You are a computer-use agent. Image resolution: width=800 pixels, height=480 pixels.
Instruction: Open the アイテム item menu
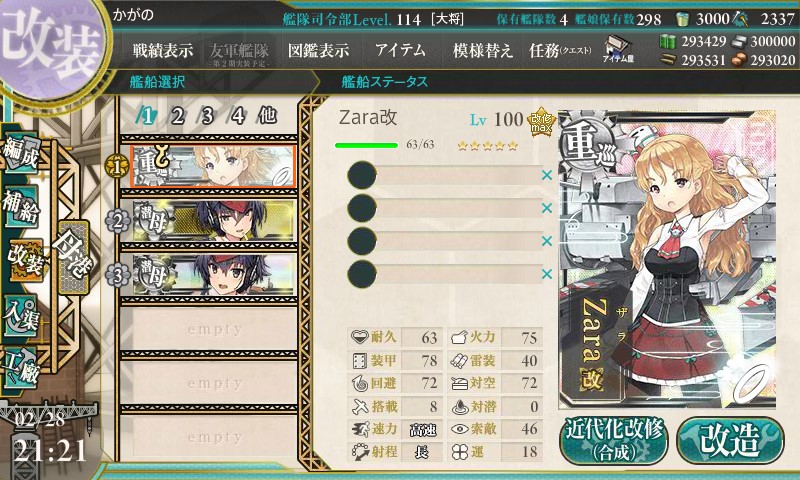[x=400, y=50]
